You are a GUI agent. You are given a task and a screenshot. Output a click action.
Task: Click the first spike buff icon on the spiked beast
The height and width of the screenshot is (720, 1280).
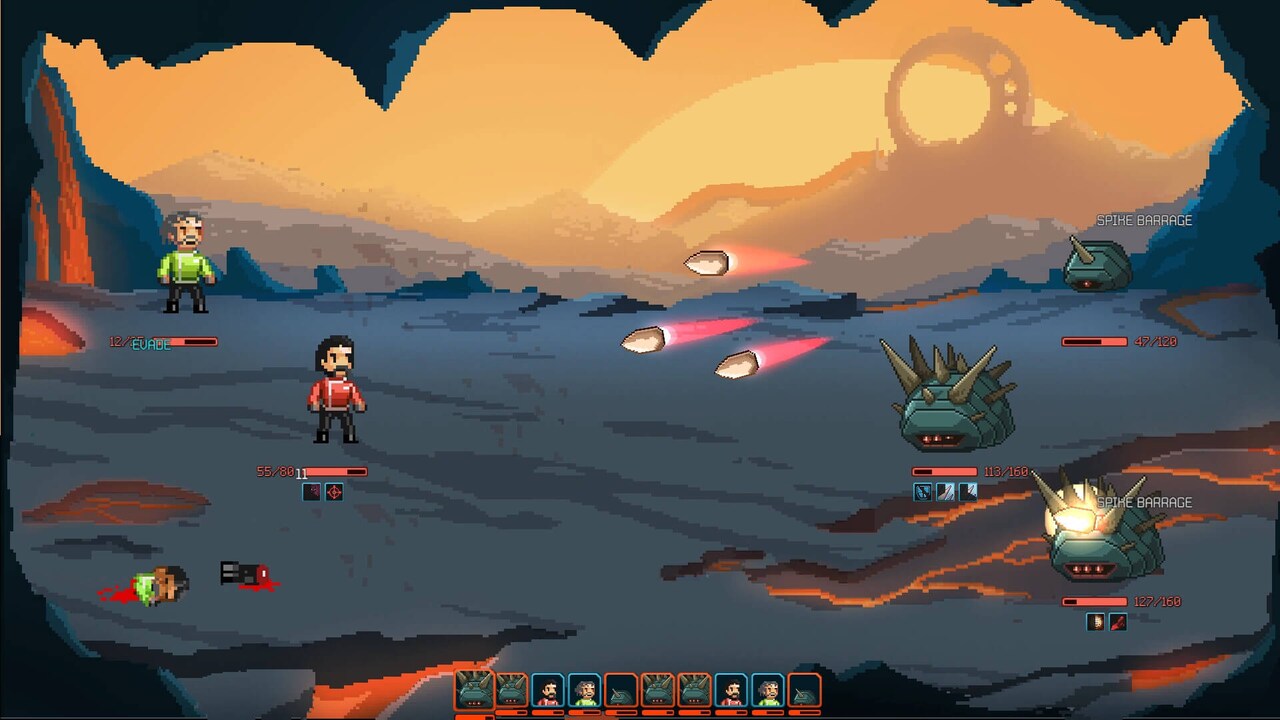[944, 491]
